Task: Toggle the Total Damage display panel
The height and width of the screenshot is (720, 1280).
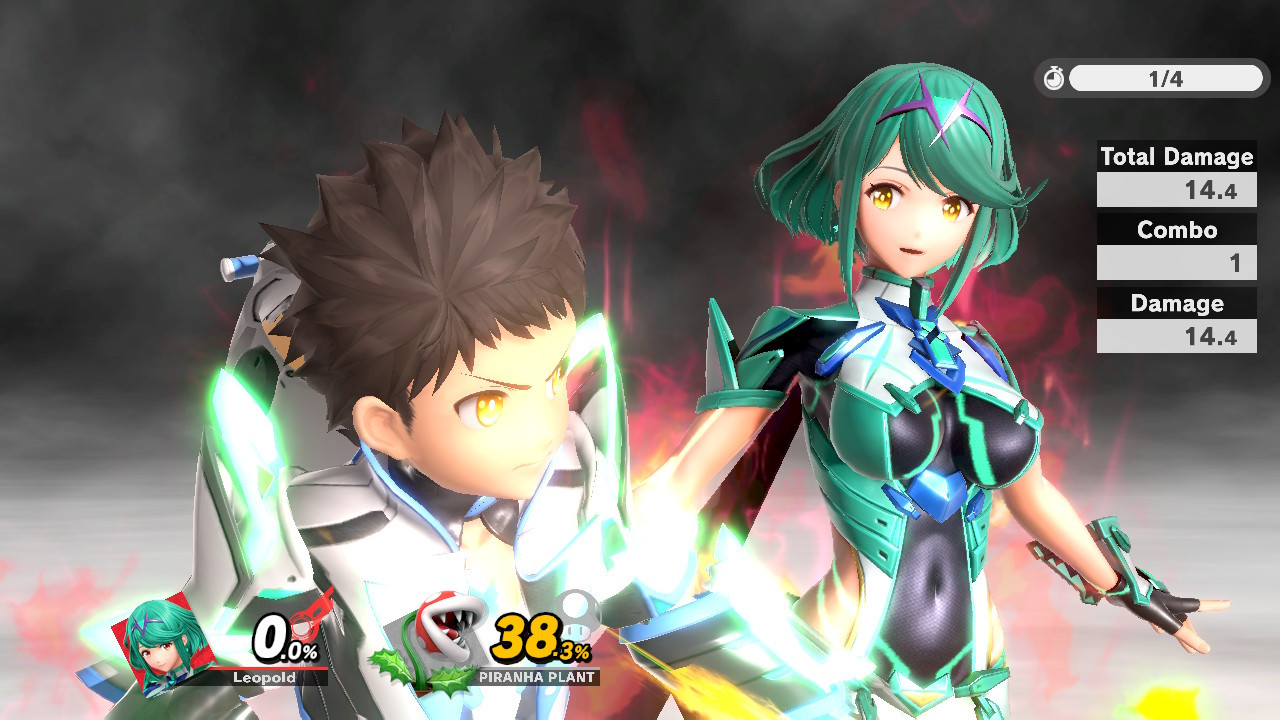Action: [1176, 157]
